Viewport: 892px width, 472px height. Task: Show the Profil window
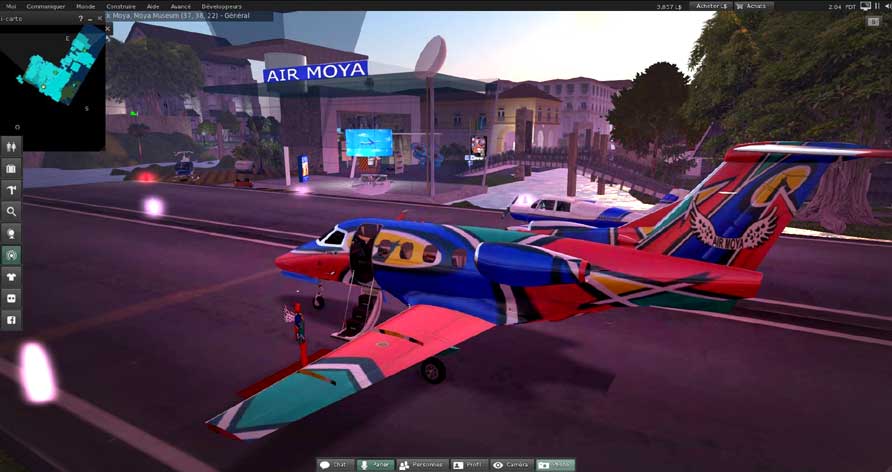(x=470, y=465)
